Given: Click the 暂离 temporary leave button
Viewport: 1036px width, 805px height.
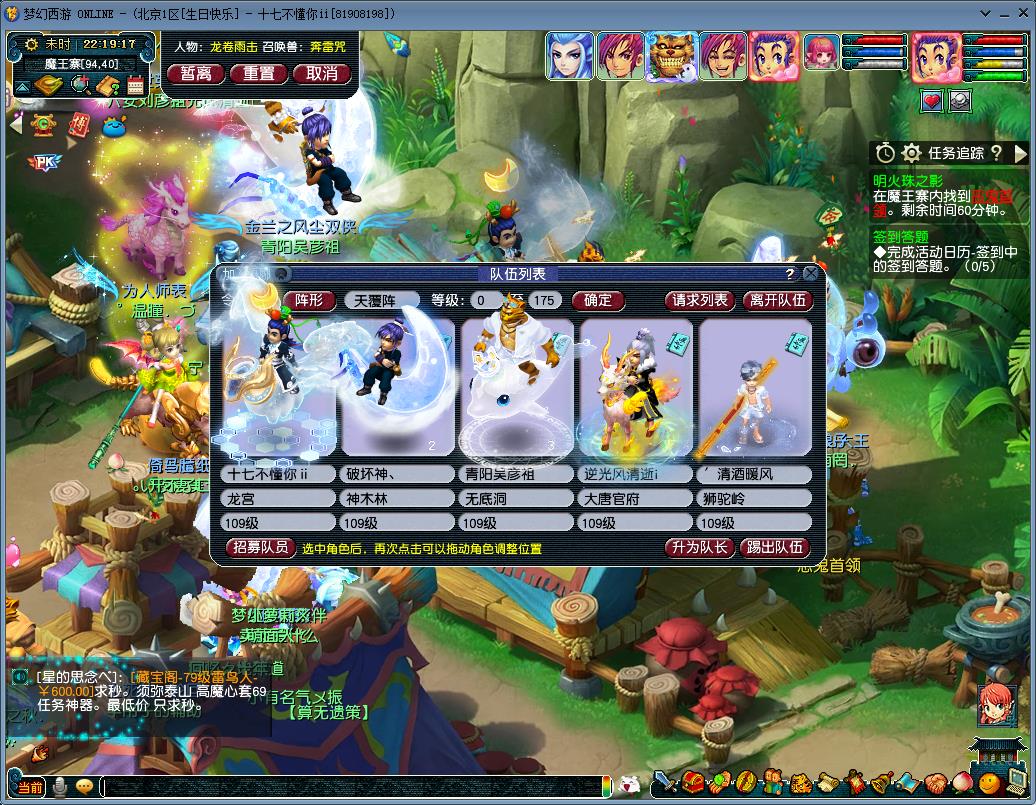Looking at the screenshot, I should click(196, 73).
